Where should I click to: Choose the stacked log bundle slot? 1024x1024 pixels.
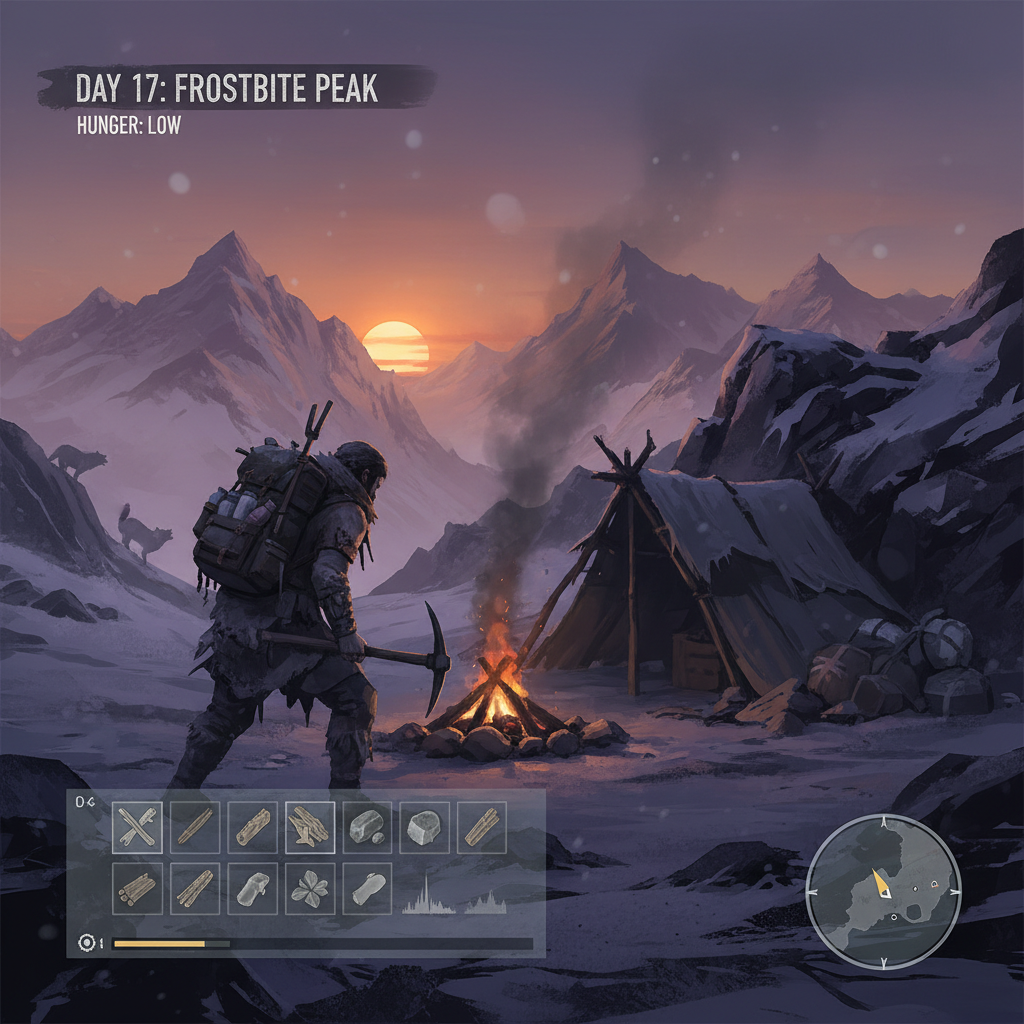[x=138, y=887]
